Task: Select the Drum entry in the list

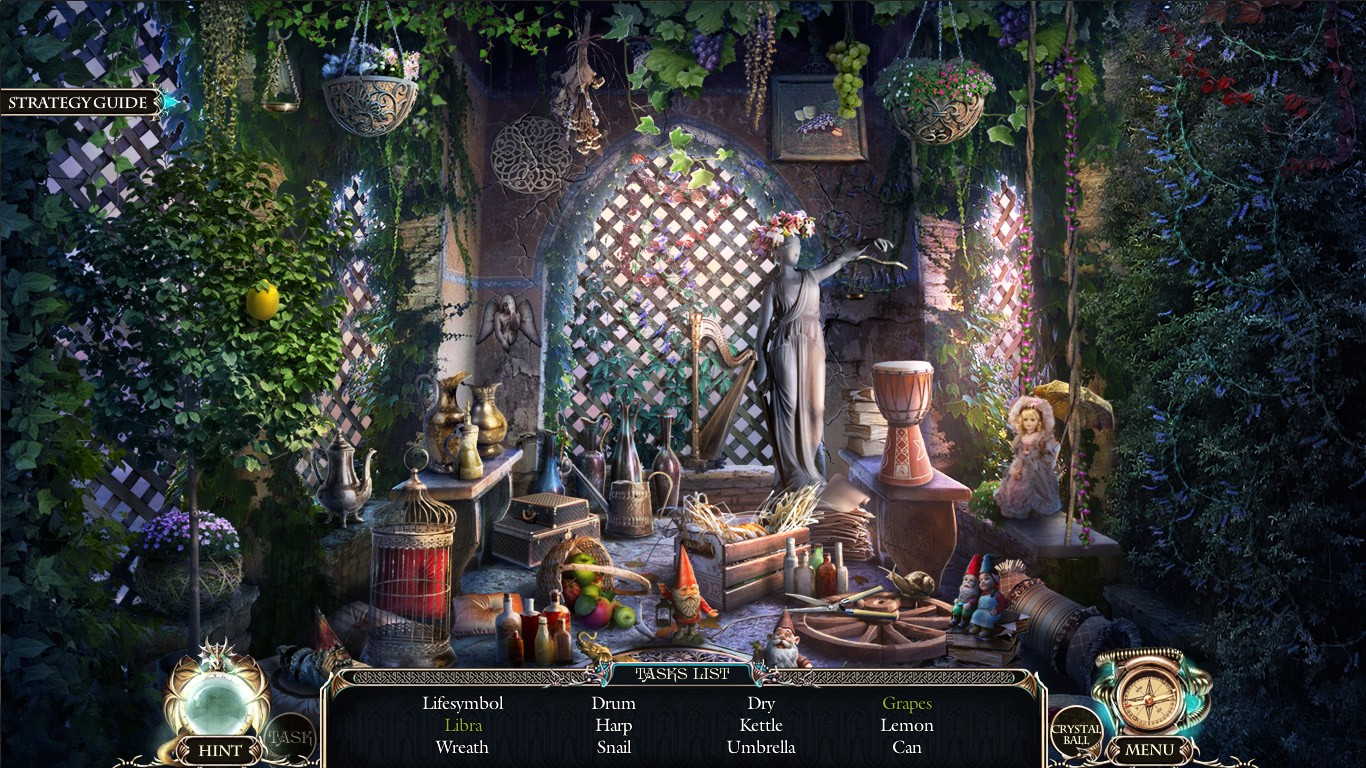Action: tap(613, 703)
